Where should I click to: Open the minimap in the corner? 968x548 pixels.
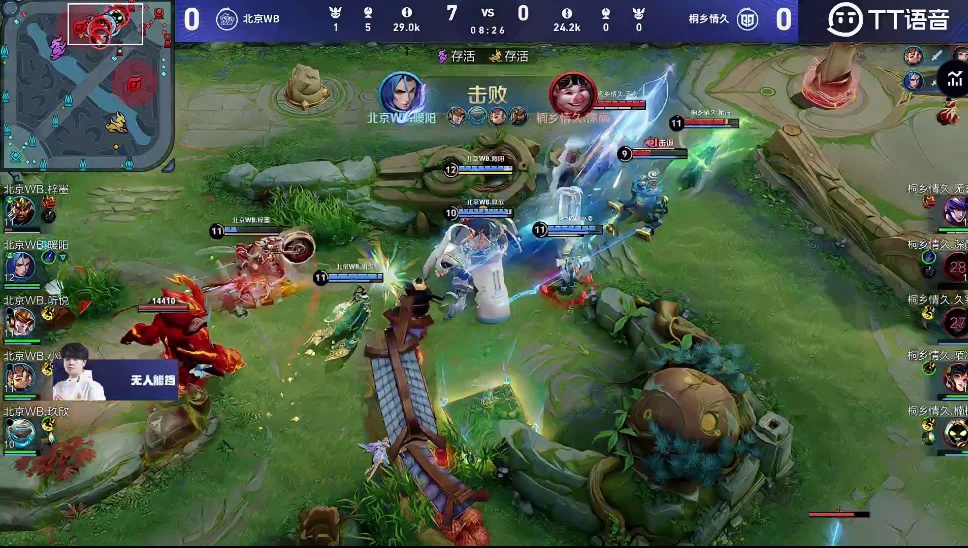pos(87,86)
